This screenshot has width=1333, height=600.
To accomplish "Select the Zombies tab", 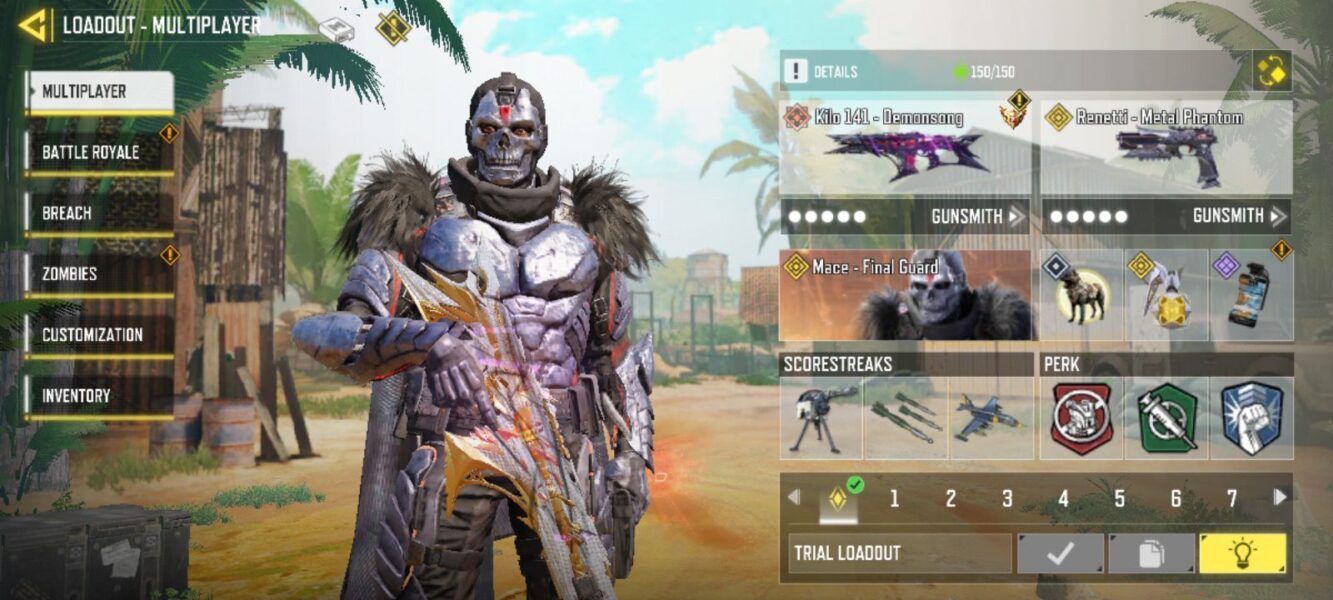I will click(x=98, y=274).
